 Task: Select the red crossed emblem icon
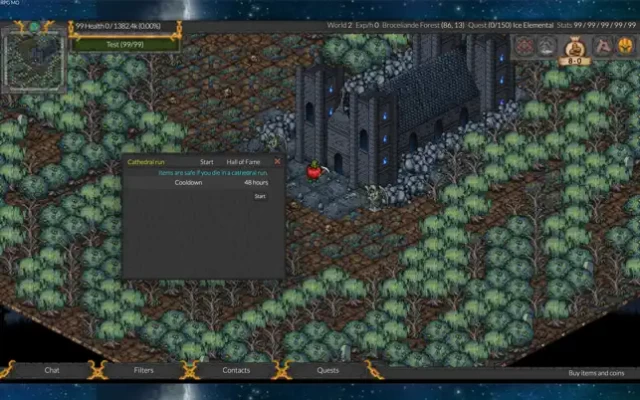(525, 46)
